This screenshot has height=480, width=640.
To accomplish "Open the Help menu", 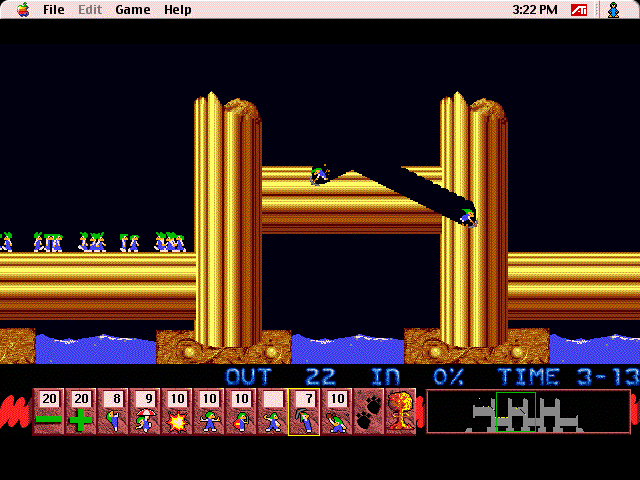I will coord(178,10).
